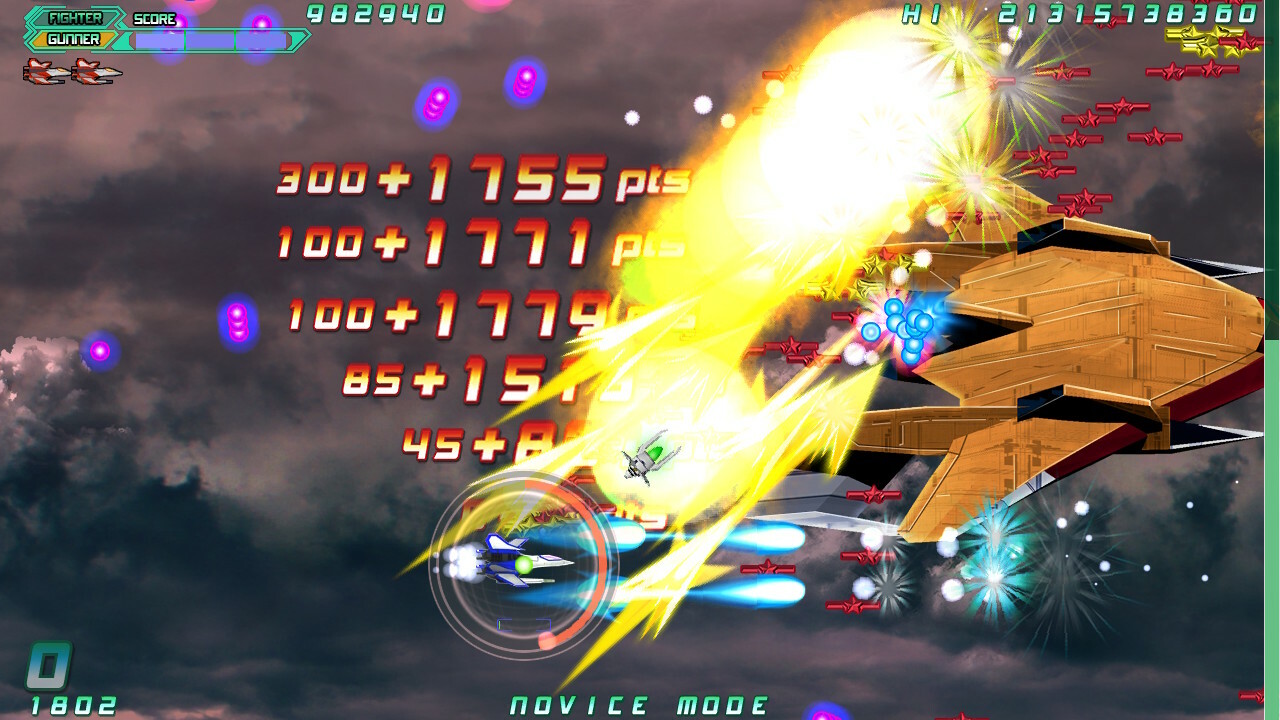Click the purple segmented power gauge bar
This screenshot has width=1280, height=720.
pos(210,40)
